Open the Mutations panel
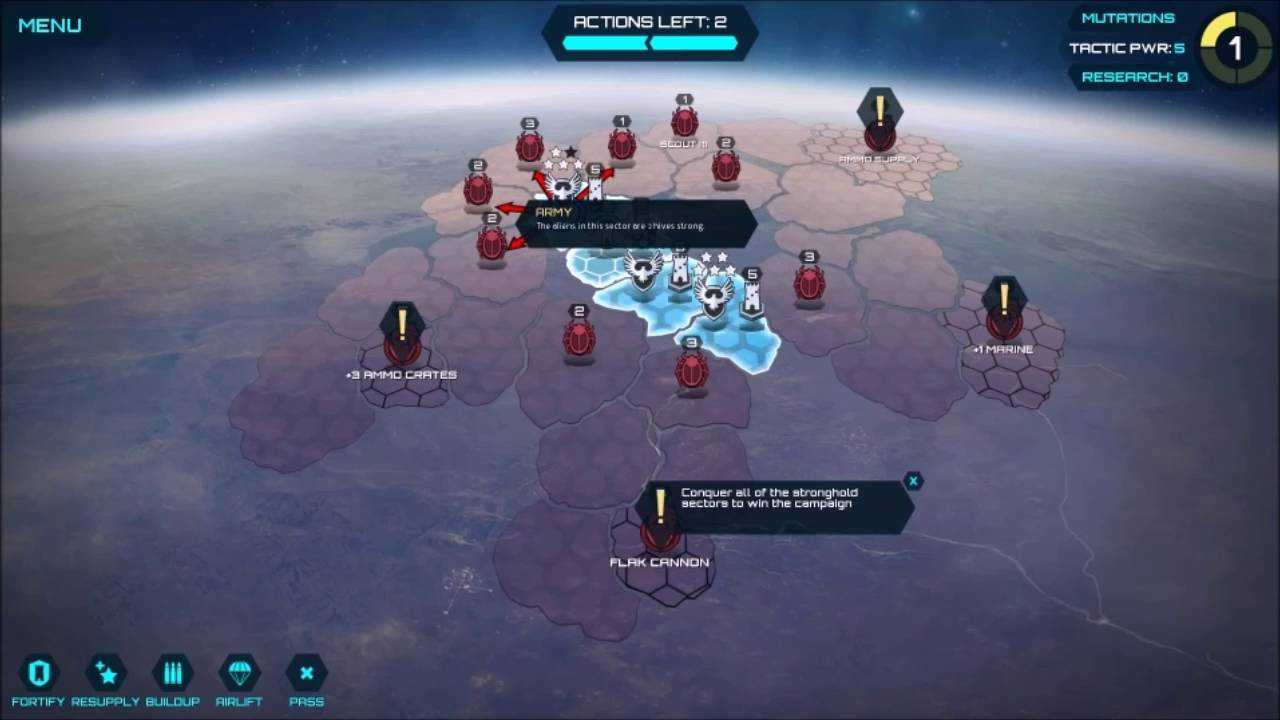The height and width of the screenshot is (720, 1280). click(1127, 18)
